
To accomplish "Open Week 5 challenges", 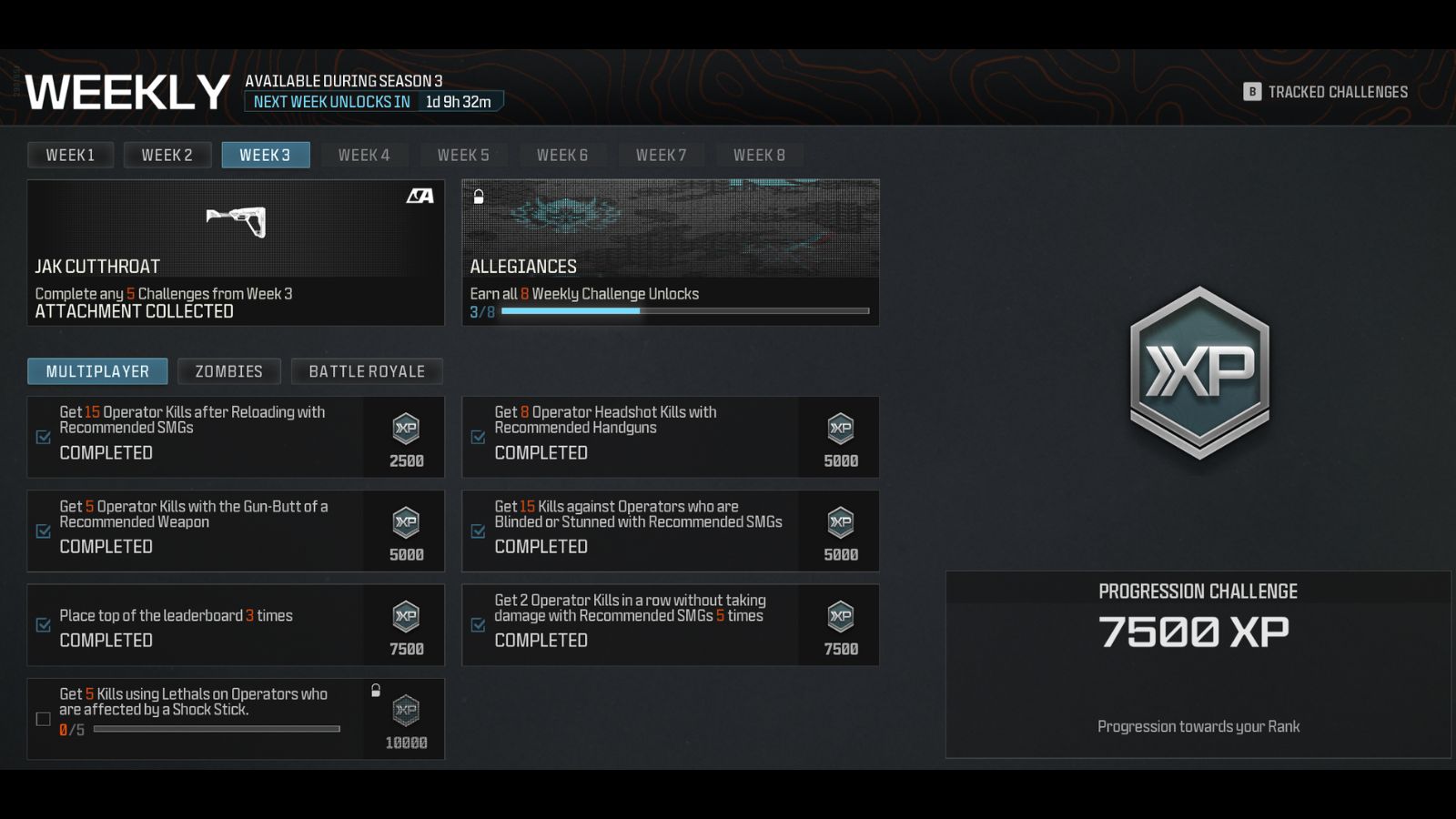I will point(462,154).
